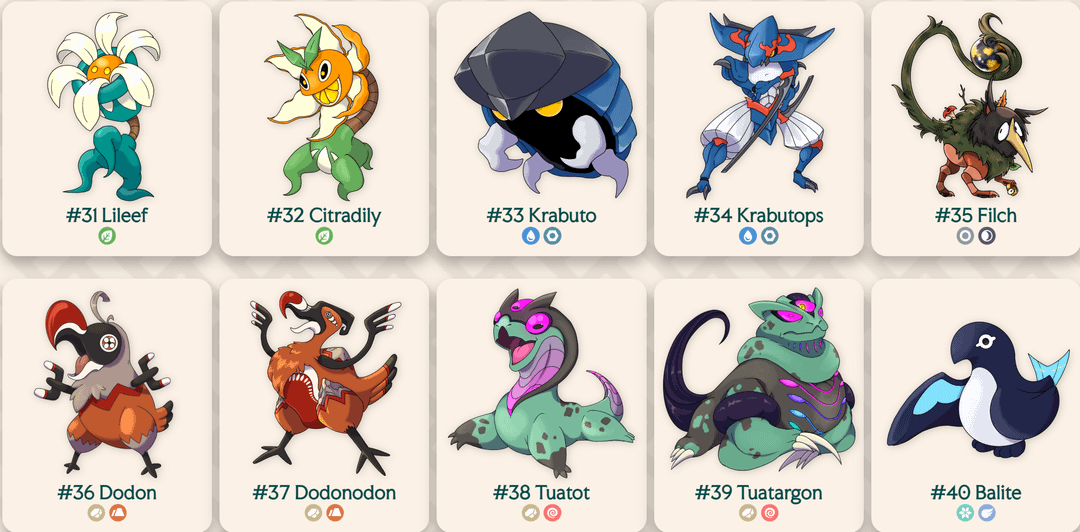
Task: Click the green leaf type icon under Citradily
Action: [324, 237]
